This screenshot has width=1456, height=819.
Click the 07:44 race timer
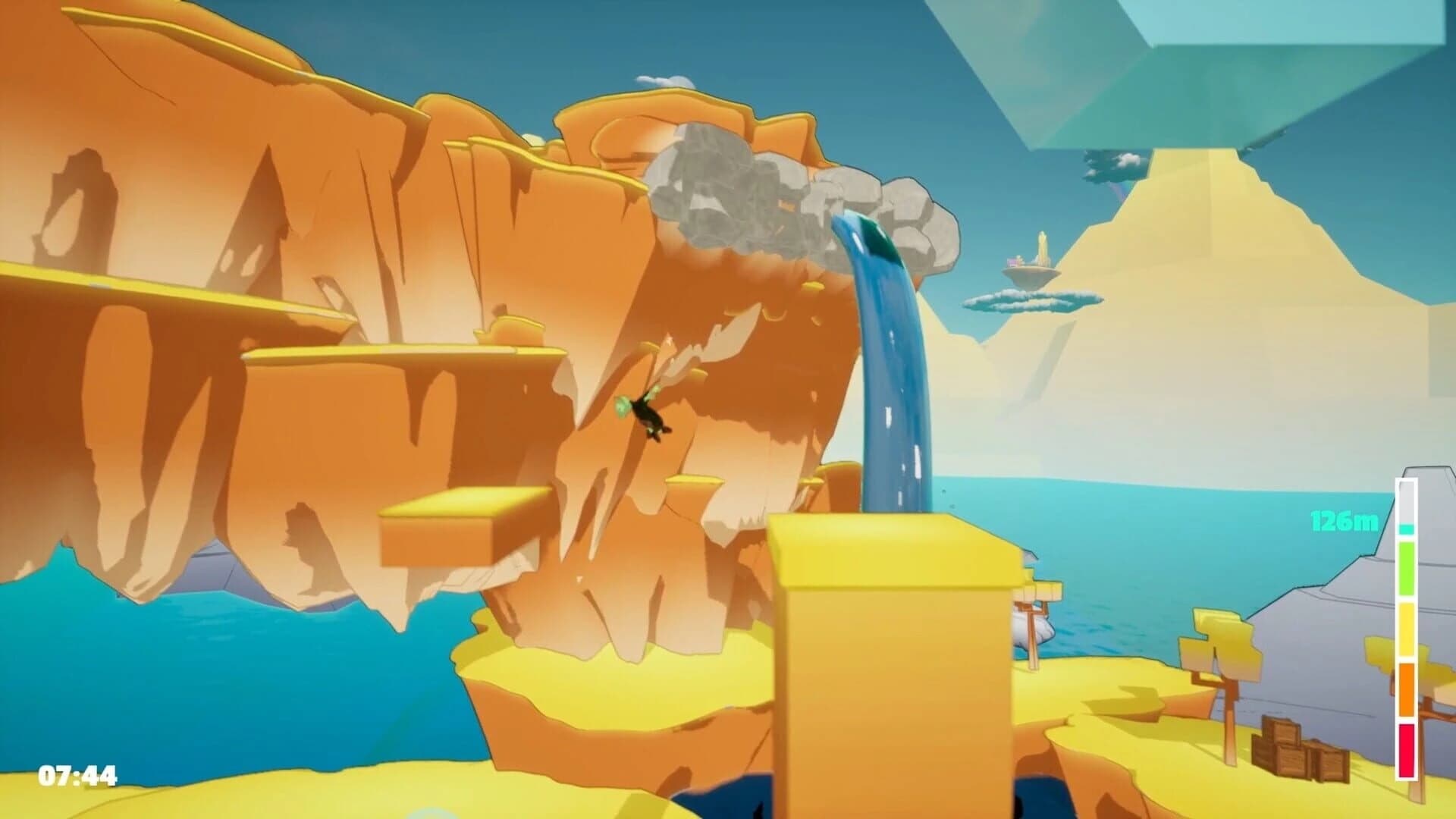coord(76,777)
